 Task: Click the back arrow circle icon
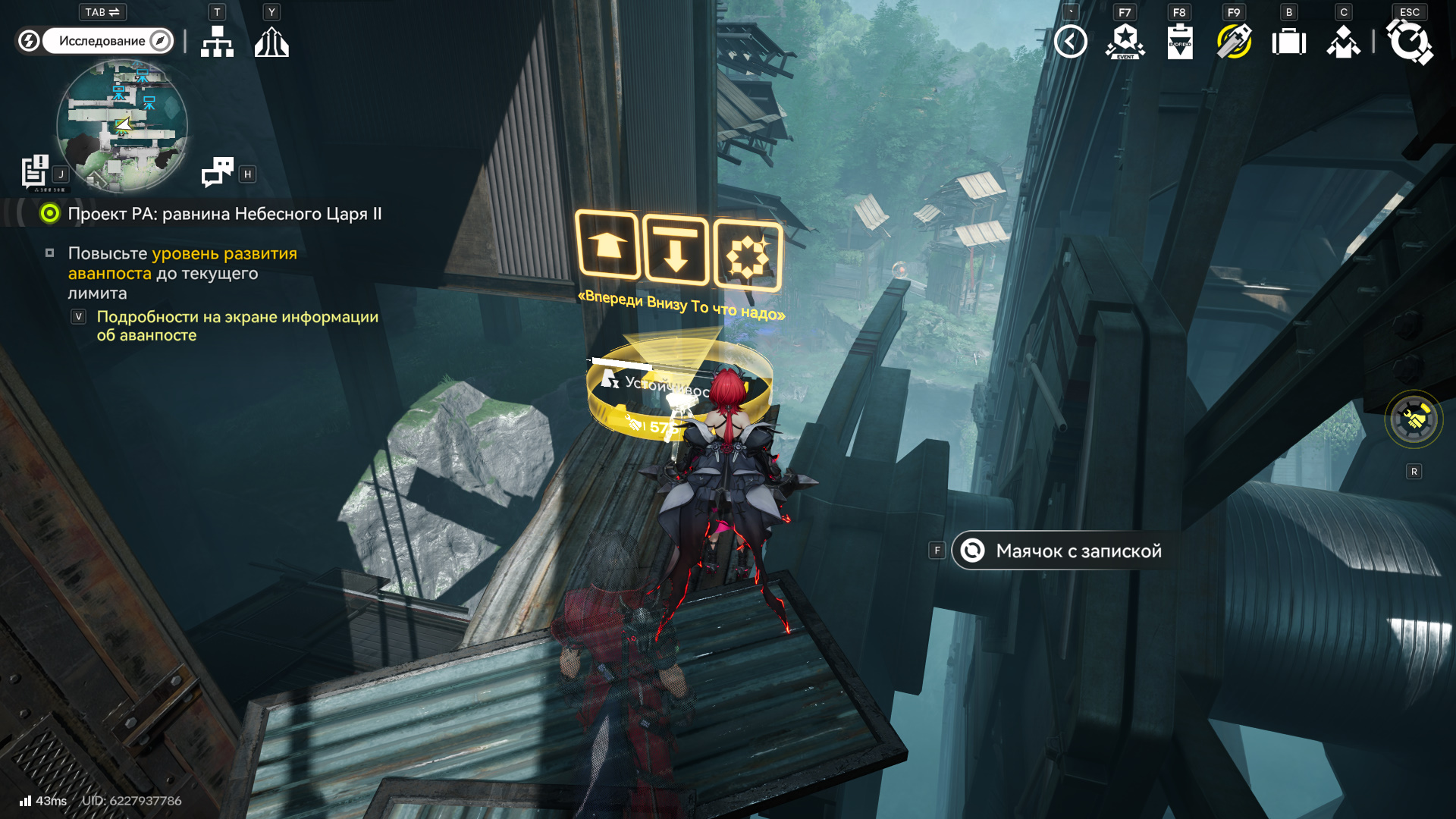[x=1070, y=42]
